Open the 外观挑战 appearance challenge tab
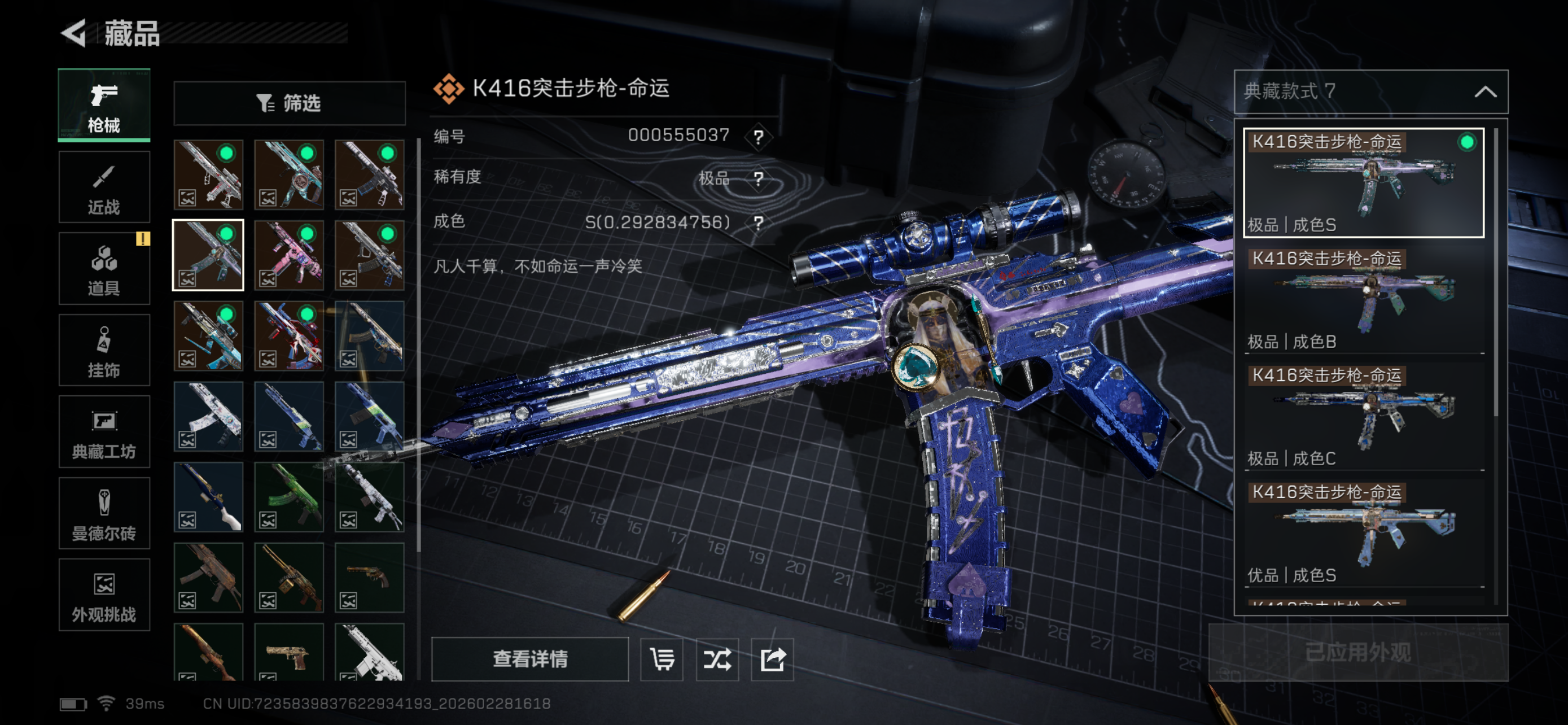This screenshot has height=725, width=1568. tap(104, 595)
